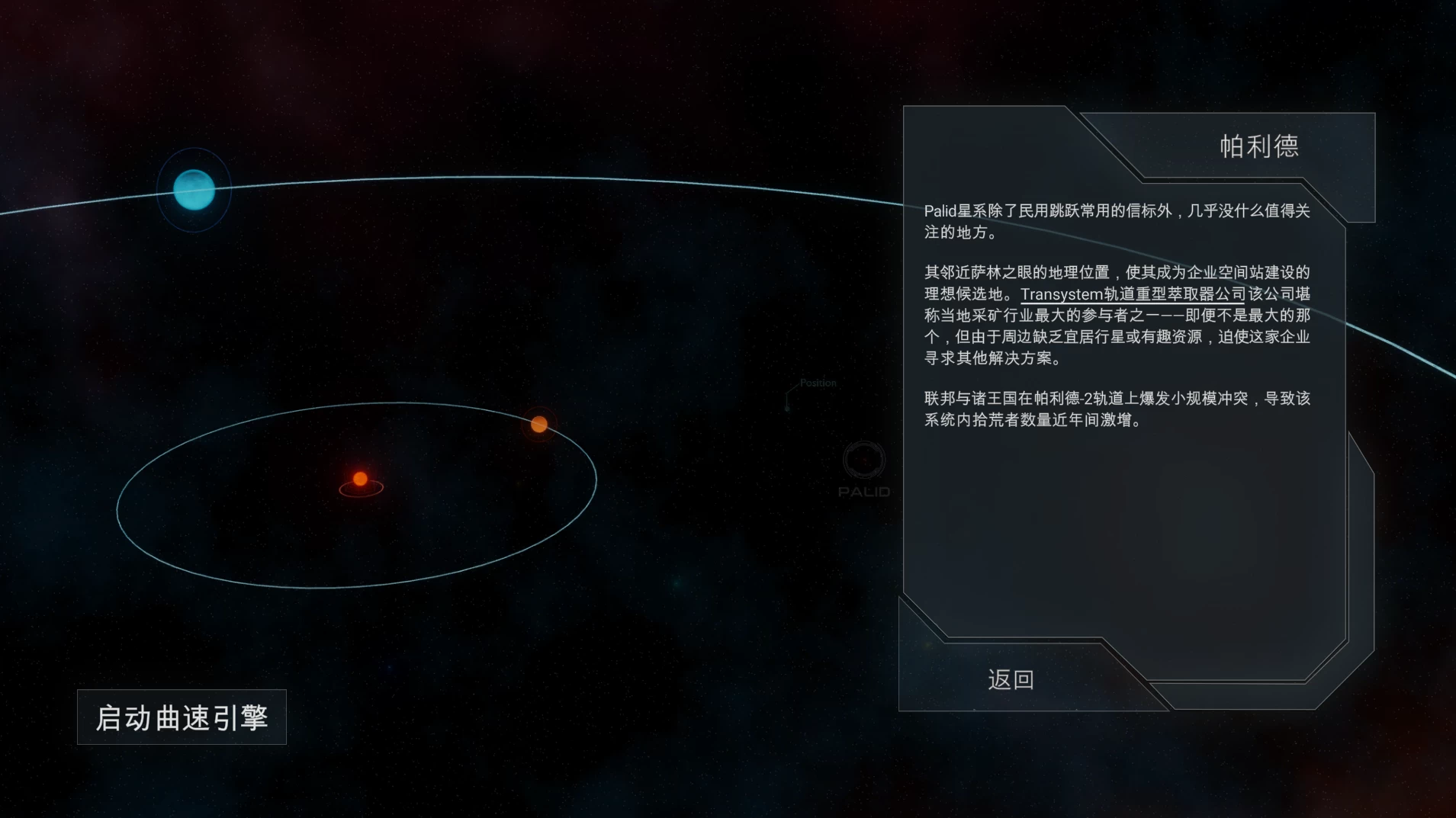This screenshot has width=1456, height=818.
Task: Select the blue planet on the map
Action: (x=194, y=188)
